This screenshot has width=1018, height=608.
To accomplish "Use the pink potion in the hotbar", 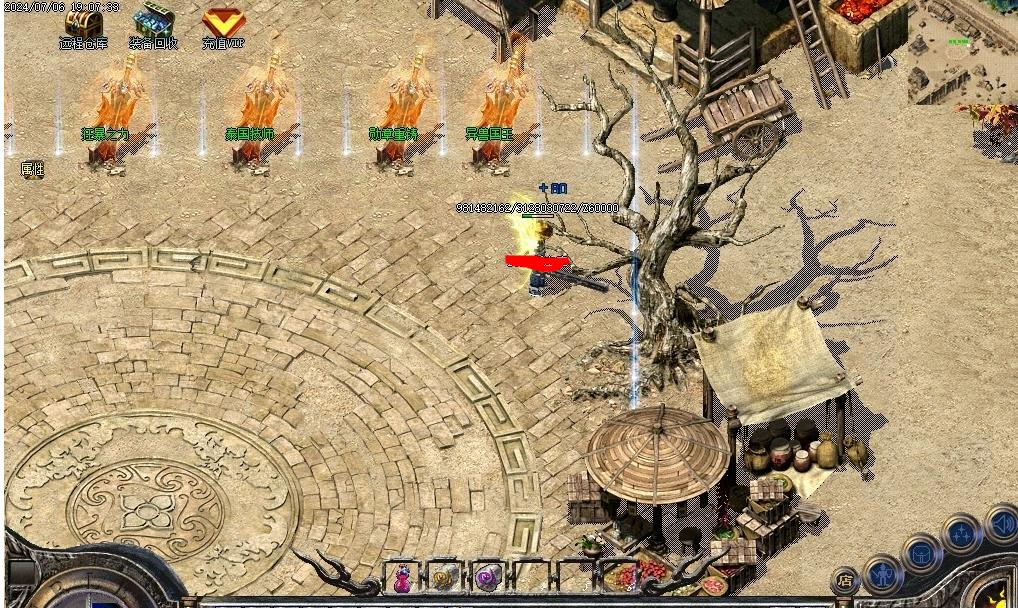I will [x=402, y=577].
